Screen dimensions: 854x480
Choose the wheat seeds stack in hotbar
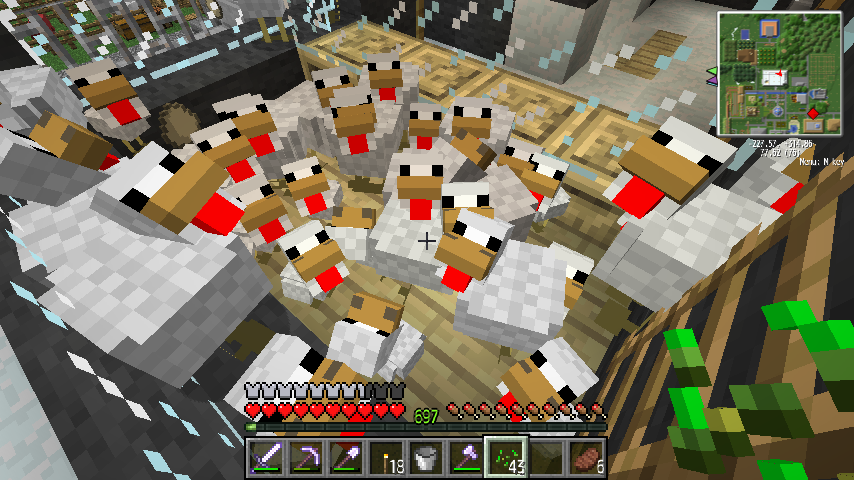504,457
